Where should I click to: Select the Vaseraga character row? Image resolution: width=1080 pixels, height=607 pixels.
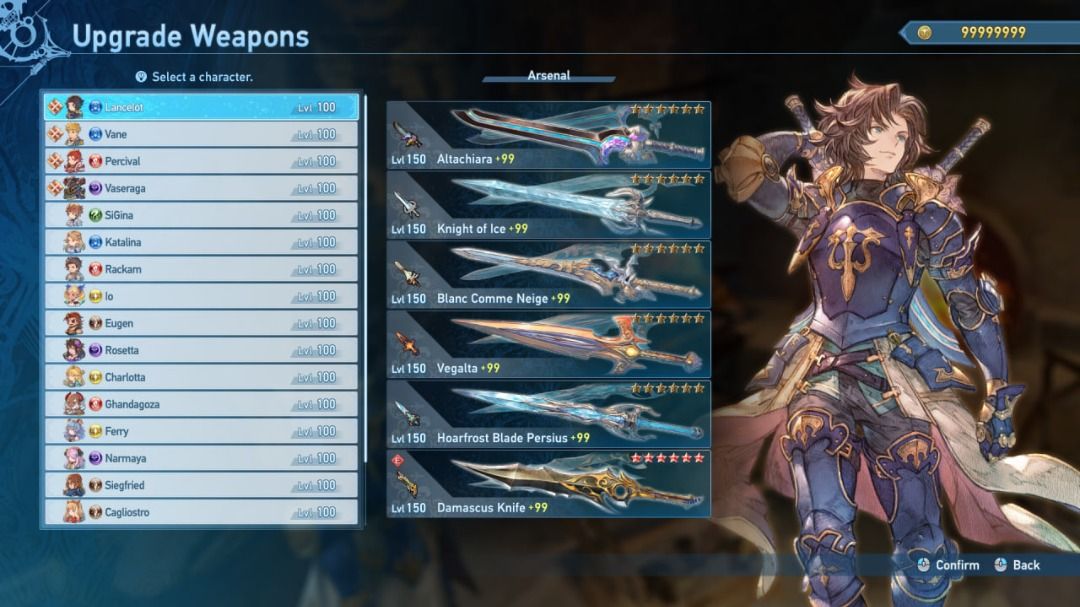200,188
